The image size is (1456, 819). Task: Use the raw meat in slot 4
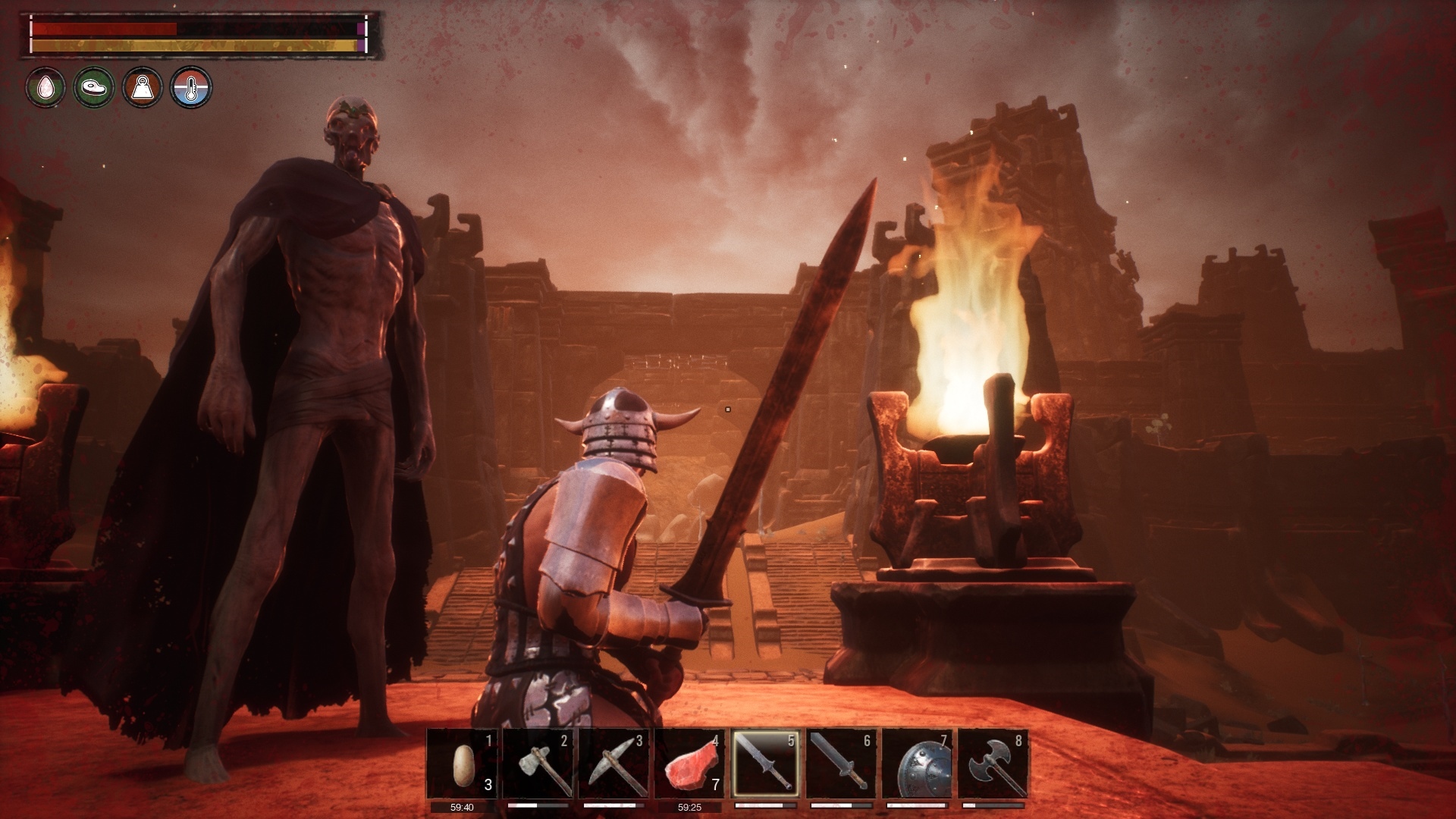[689, 763]
